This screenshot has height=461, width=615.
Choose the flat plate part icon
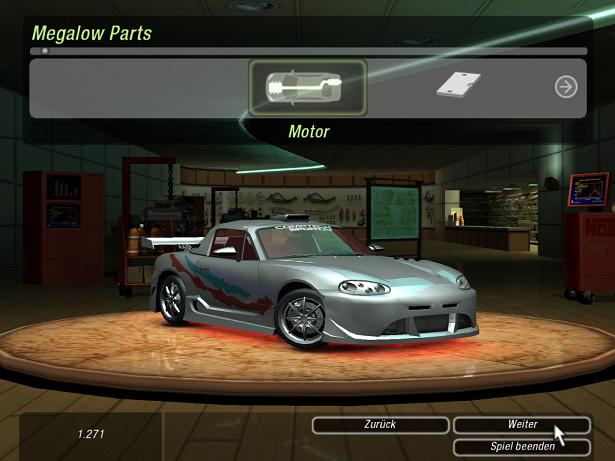click(x=458, y=86)
